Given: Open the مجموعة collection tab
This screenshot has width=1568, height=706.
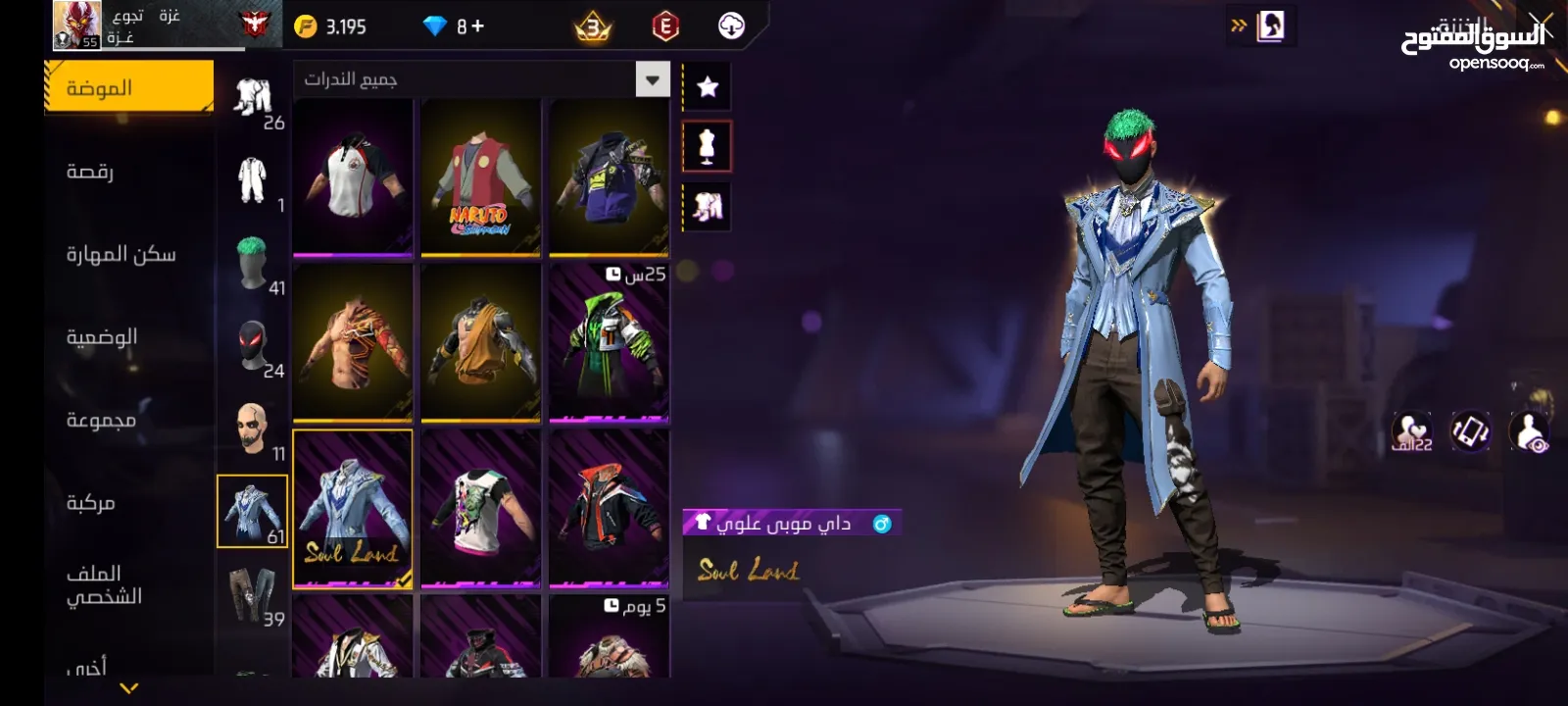Looking at the screenshot, I should point(101,420).
